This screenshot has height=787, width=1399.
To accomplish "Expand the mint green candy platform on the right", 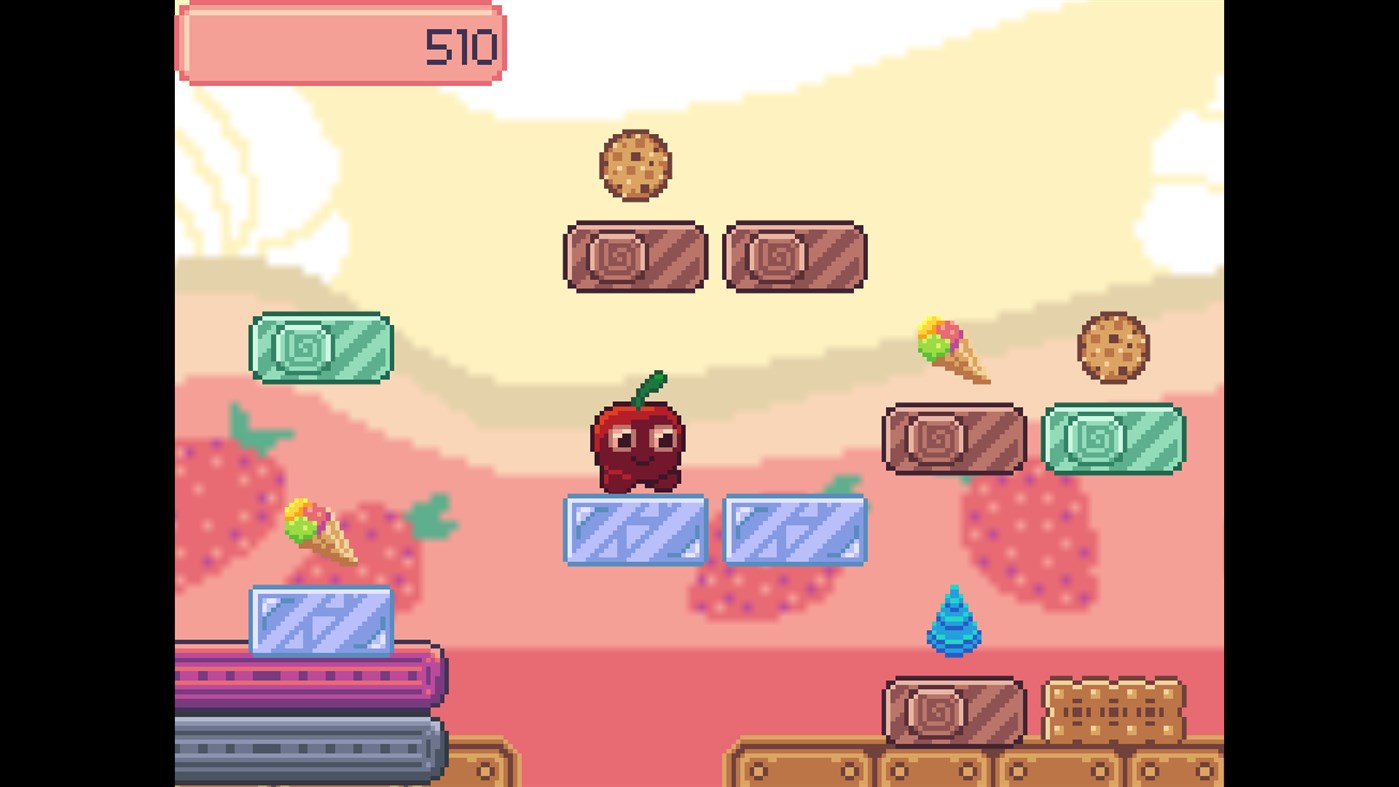I will pyautogui.click(x=1113, y=438).
